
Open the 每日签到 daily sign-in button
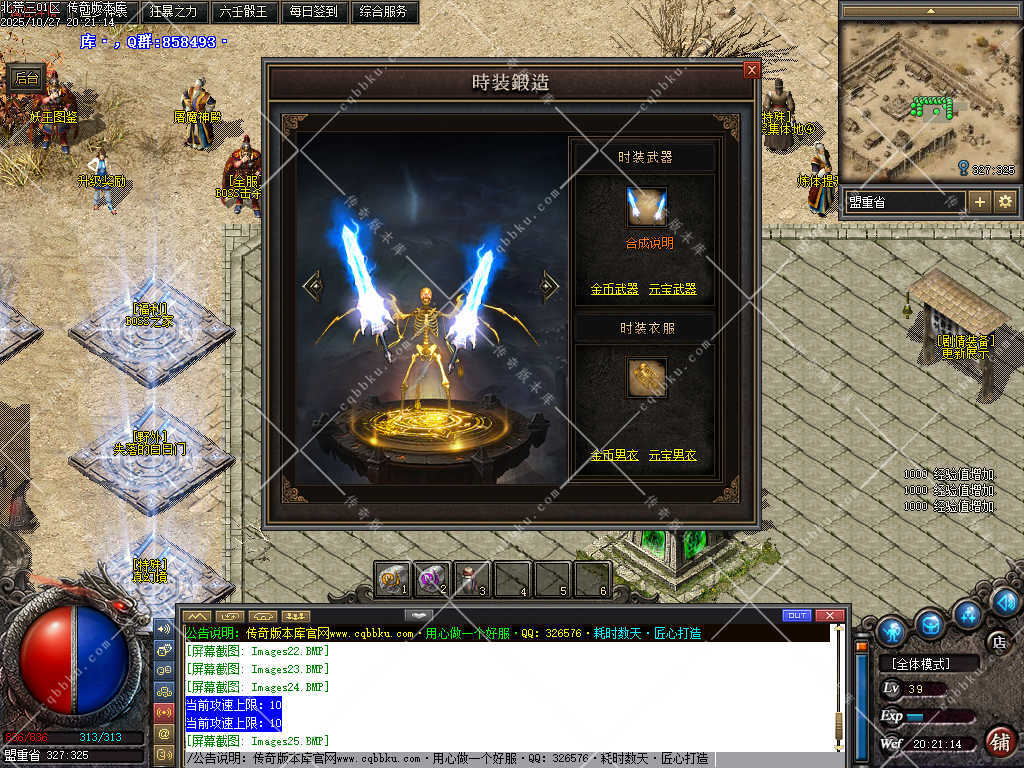click(x=313, y=12)
